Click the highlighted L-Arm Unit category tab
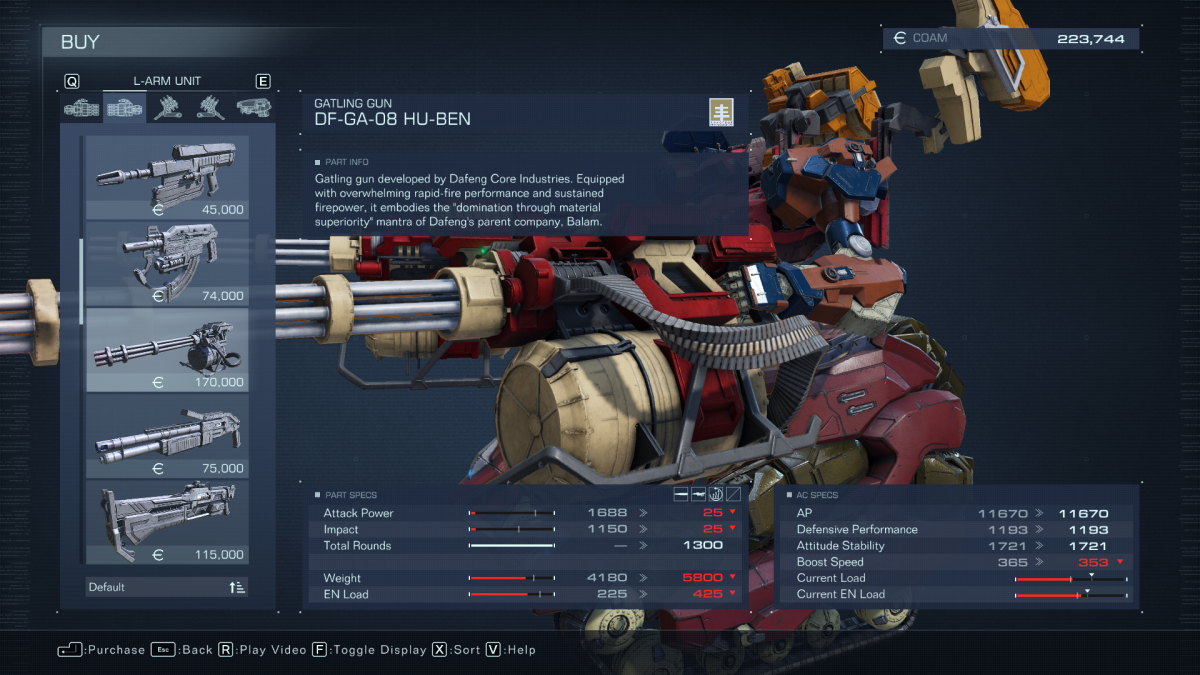The width and height of the screenshot is (1200, 675). pos(125,107)
